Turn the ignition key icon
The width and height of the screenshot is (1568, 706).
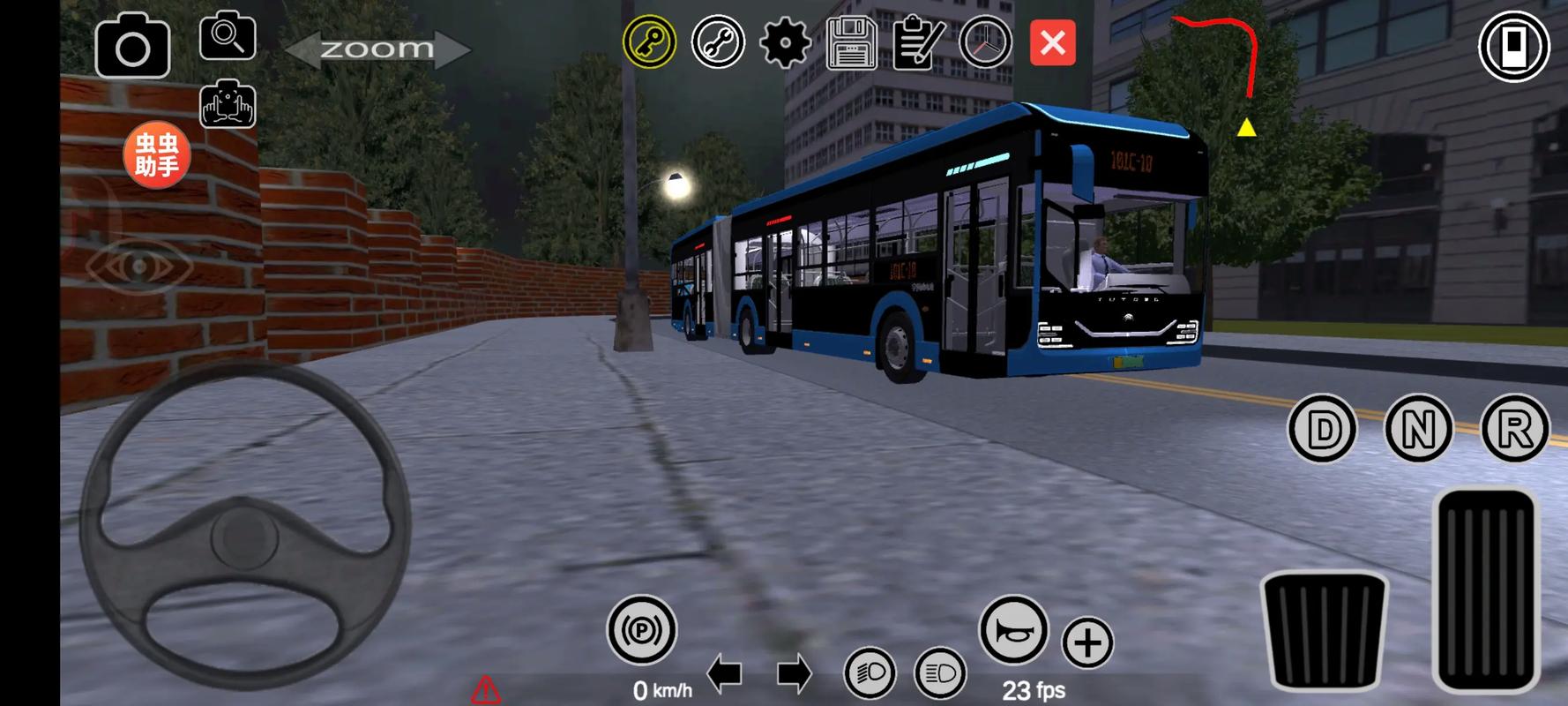(x=650, y=41)
